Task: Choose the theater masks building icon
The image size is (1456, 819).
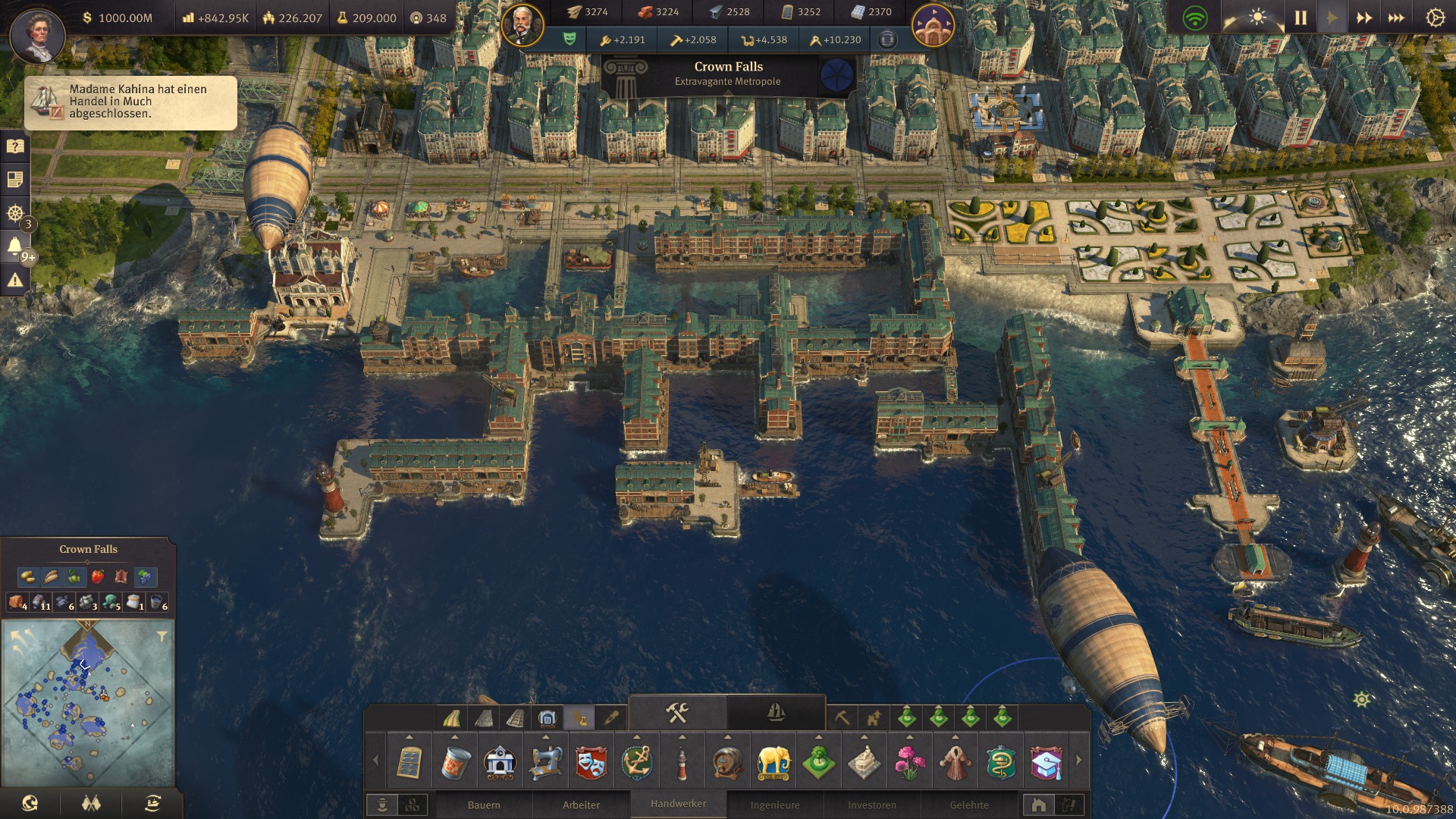Action: click(591, 762)
